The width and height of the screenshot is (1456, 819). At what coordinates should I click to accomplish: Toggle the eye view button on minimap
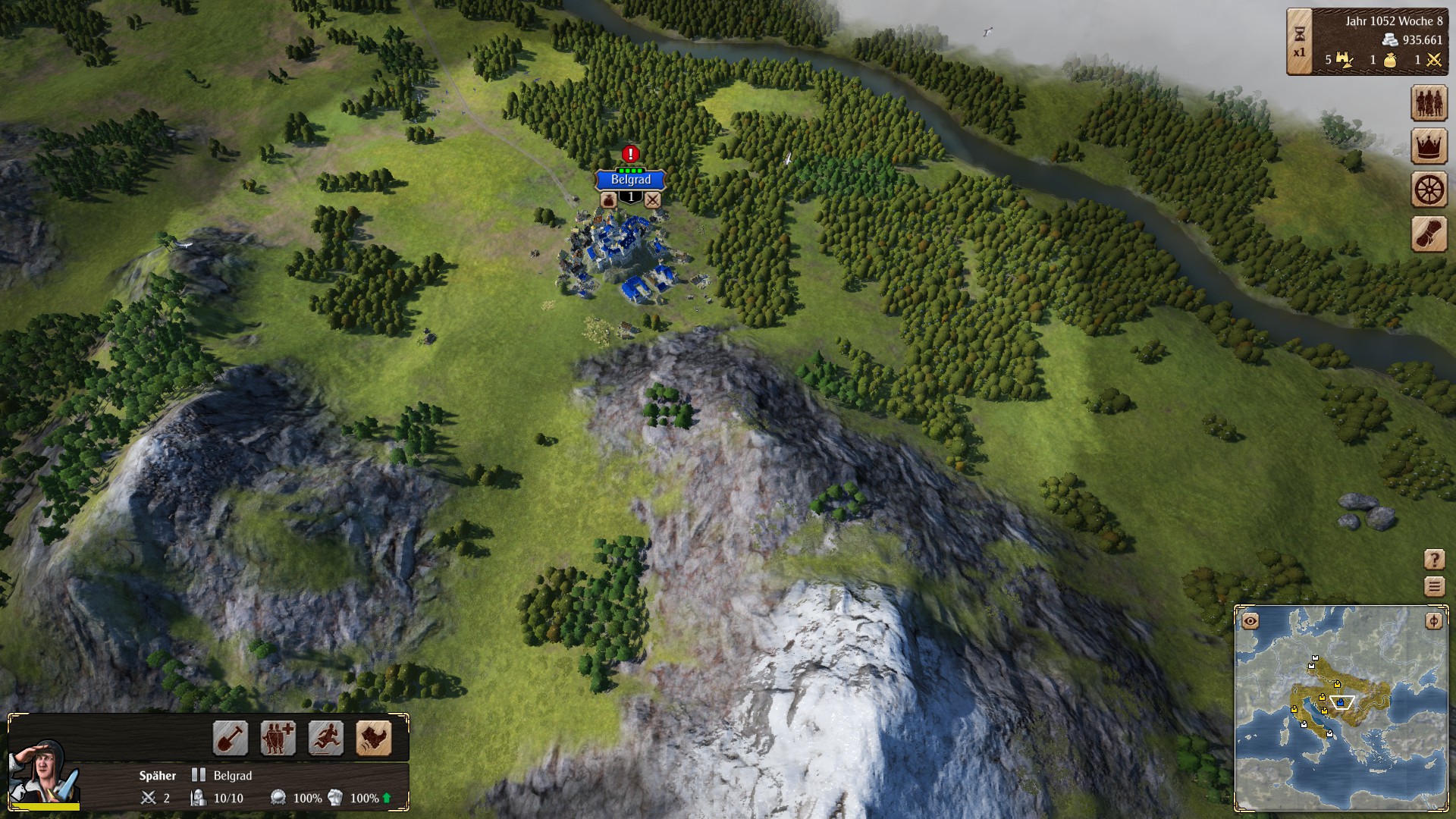(x=1250, y=621)
